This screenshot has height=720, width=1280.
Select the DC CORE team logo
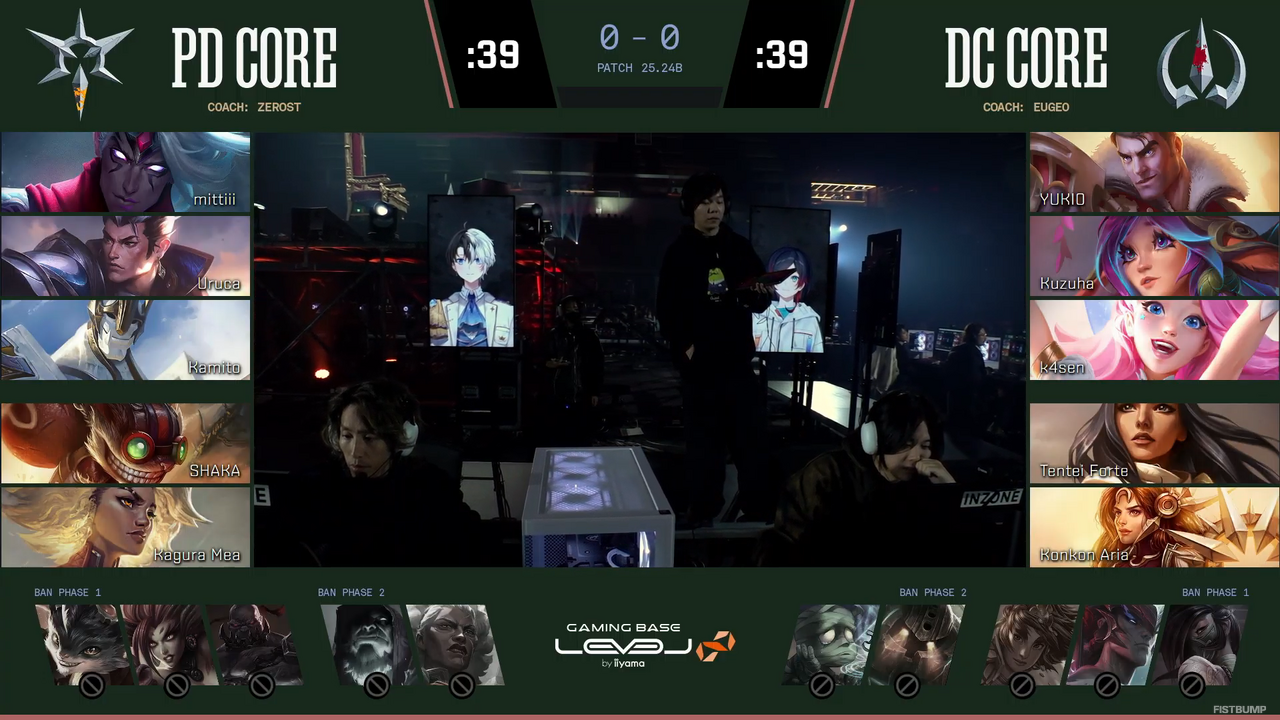coord(1198,58)
